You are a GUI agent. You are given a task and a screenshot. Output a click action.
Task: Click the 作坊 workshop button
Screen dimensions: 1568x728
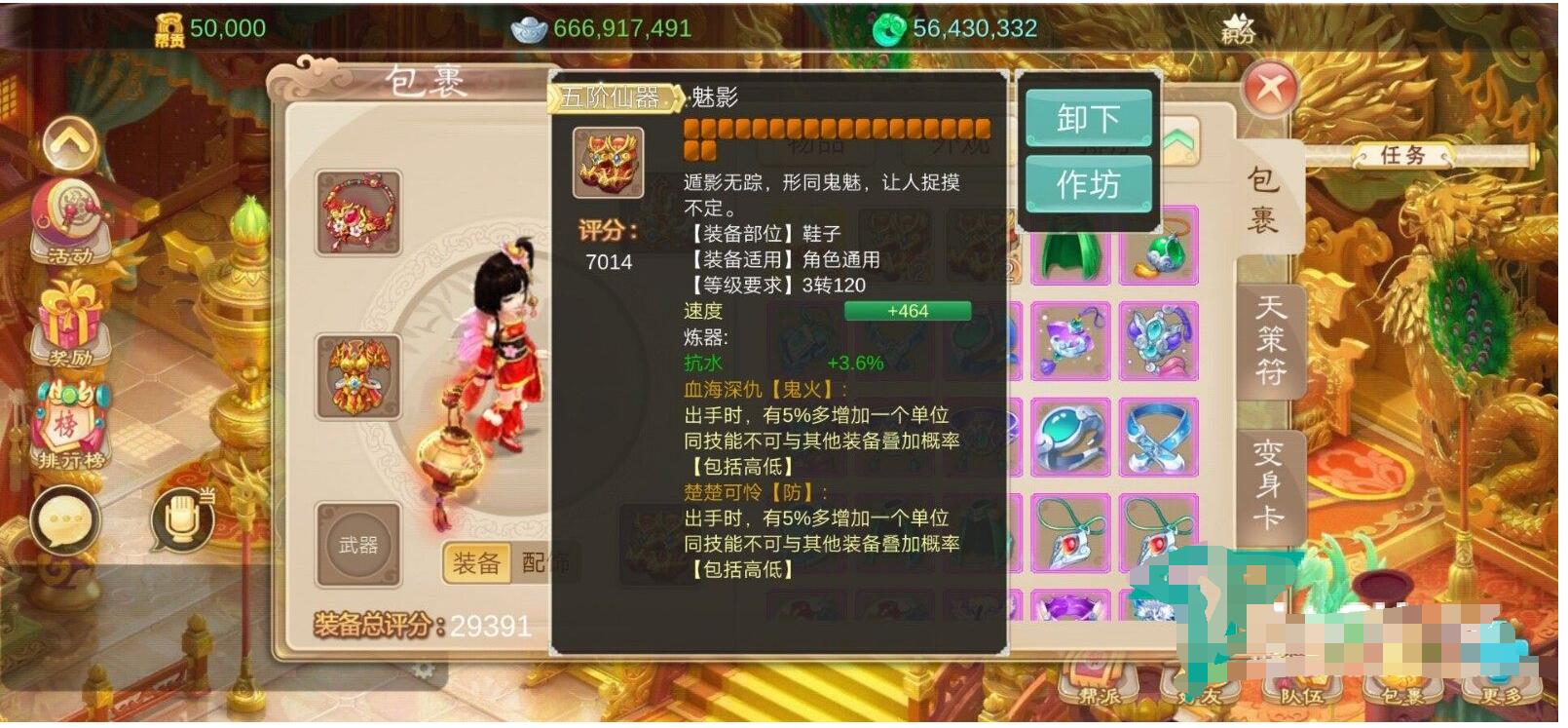coord(1088,183)
